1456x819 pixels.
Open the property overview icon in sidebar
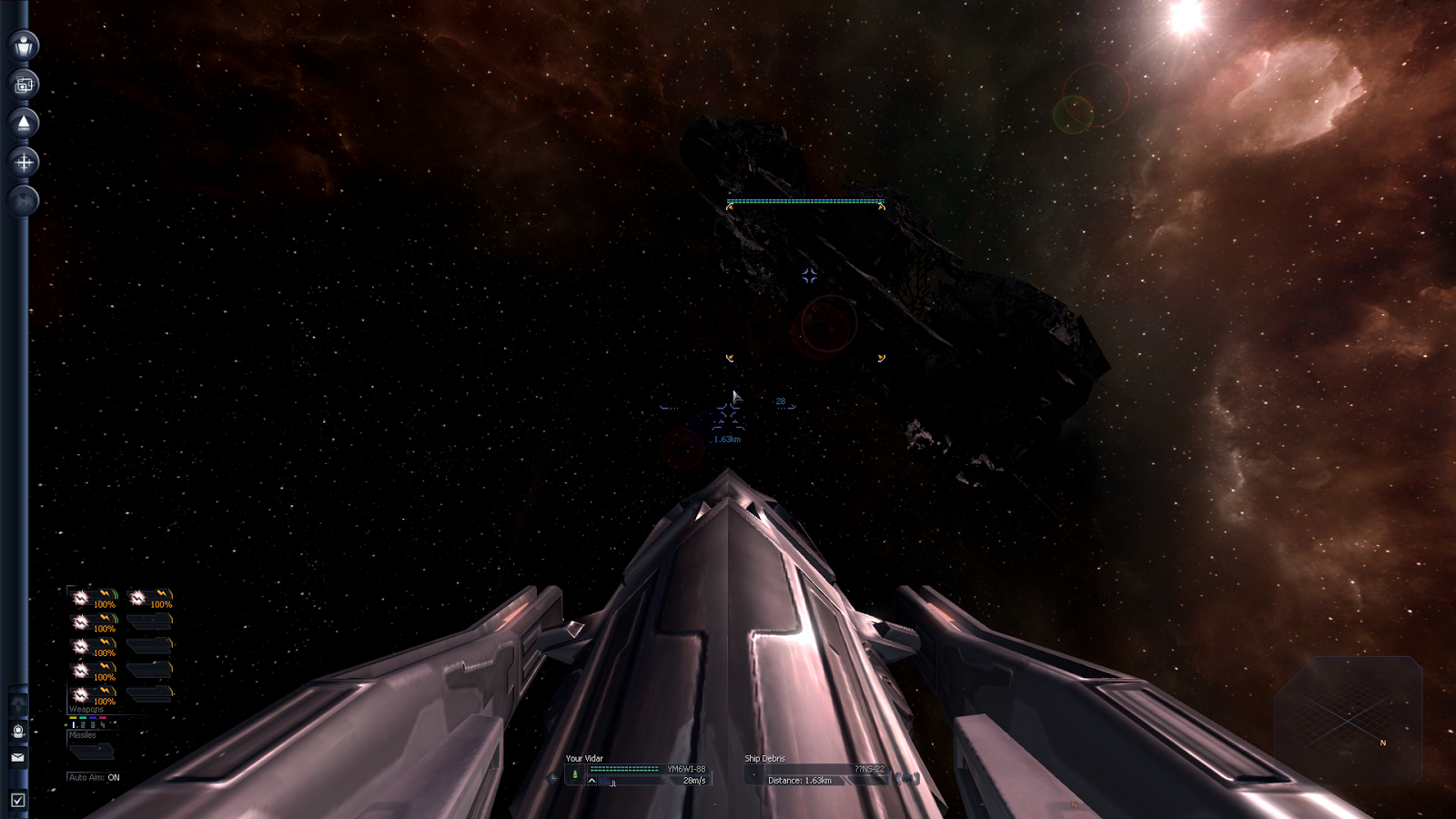click(x=24, y=85)
